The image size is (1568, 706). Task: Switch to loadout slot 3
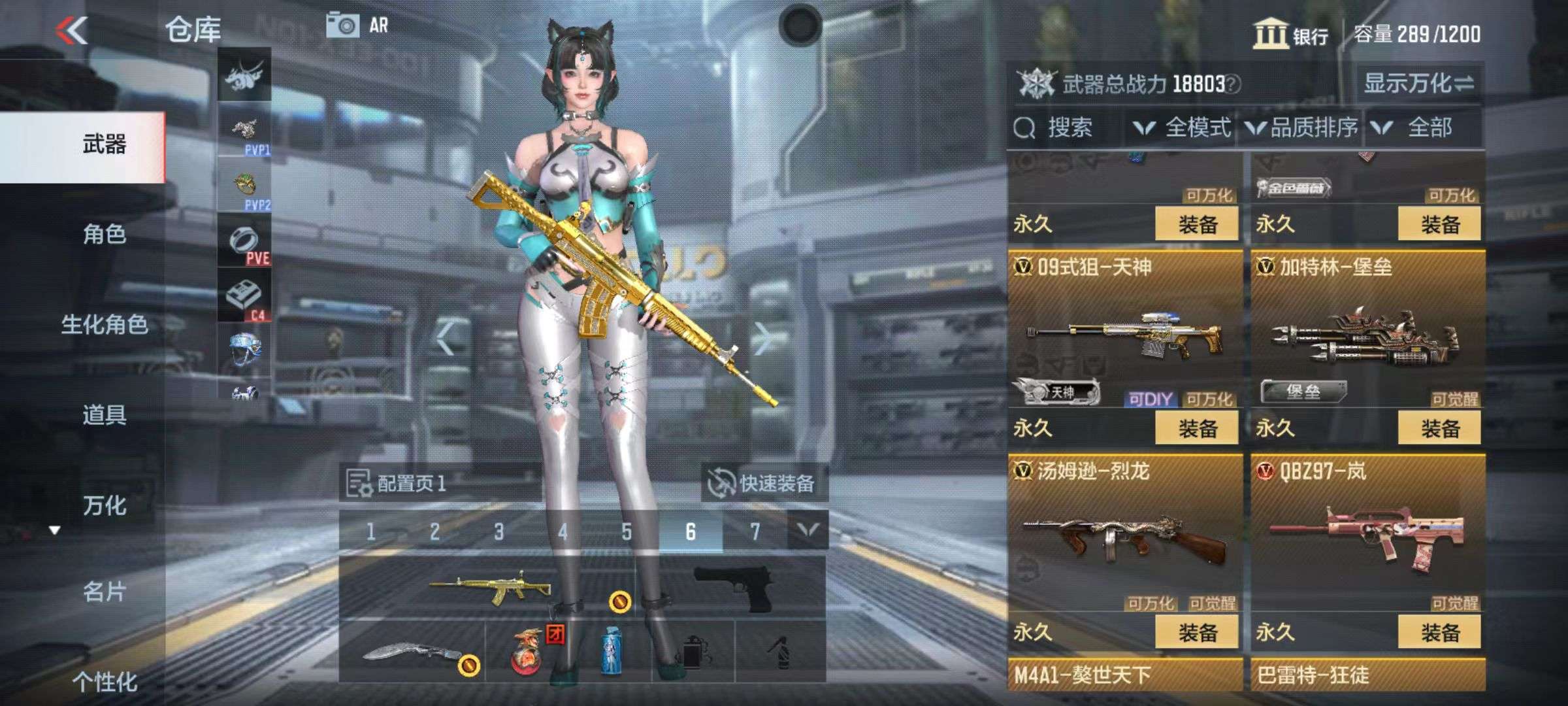pos(498,531)
